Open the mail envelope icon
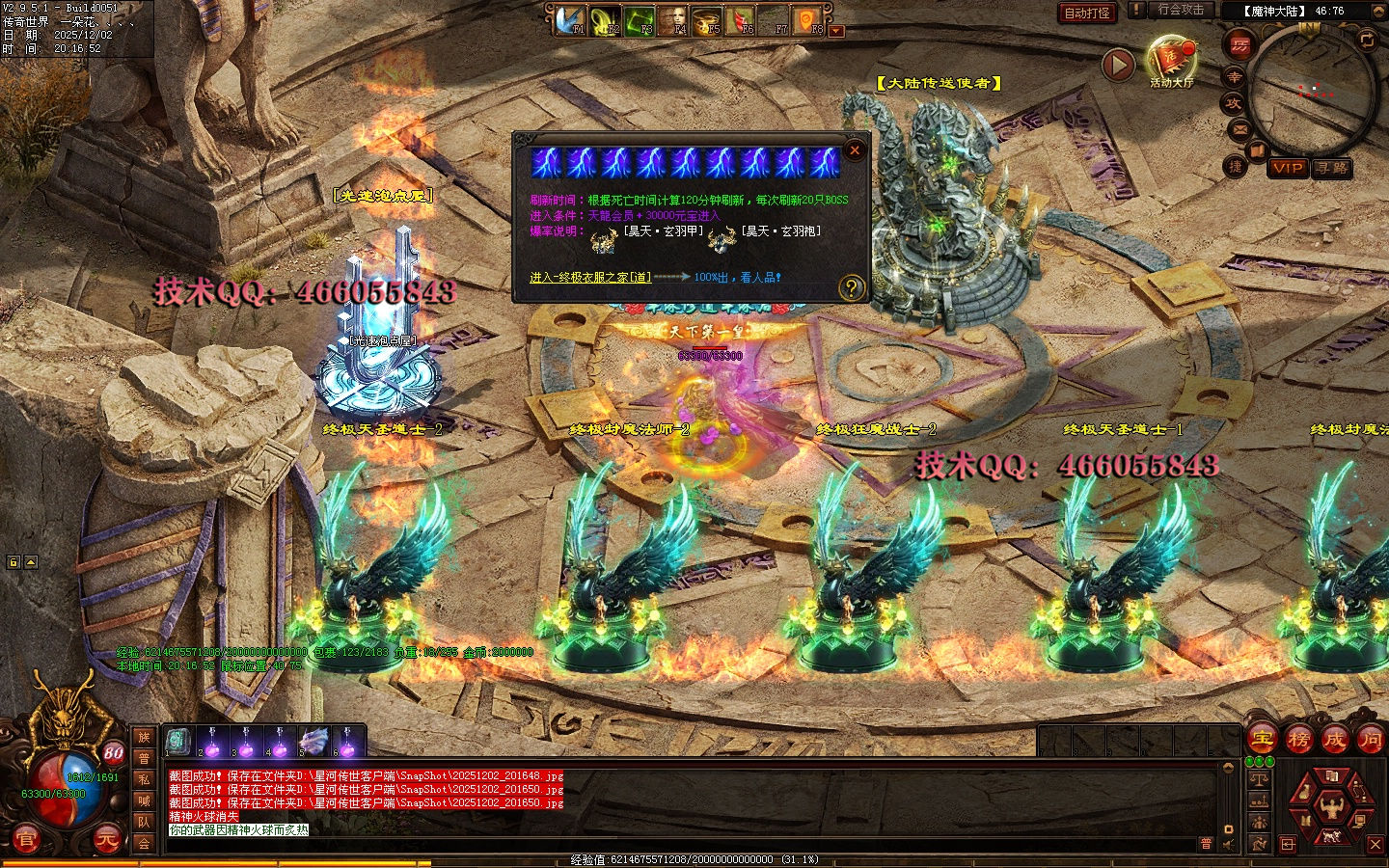Image resolution: width=1389 pixels, height=868 pixels. 1239,129
